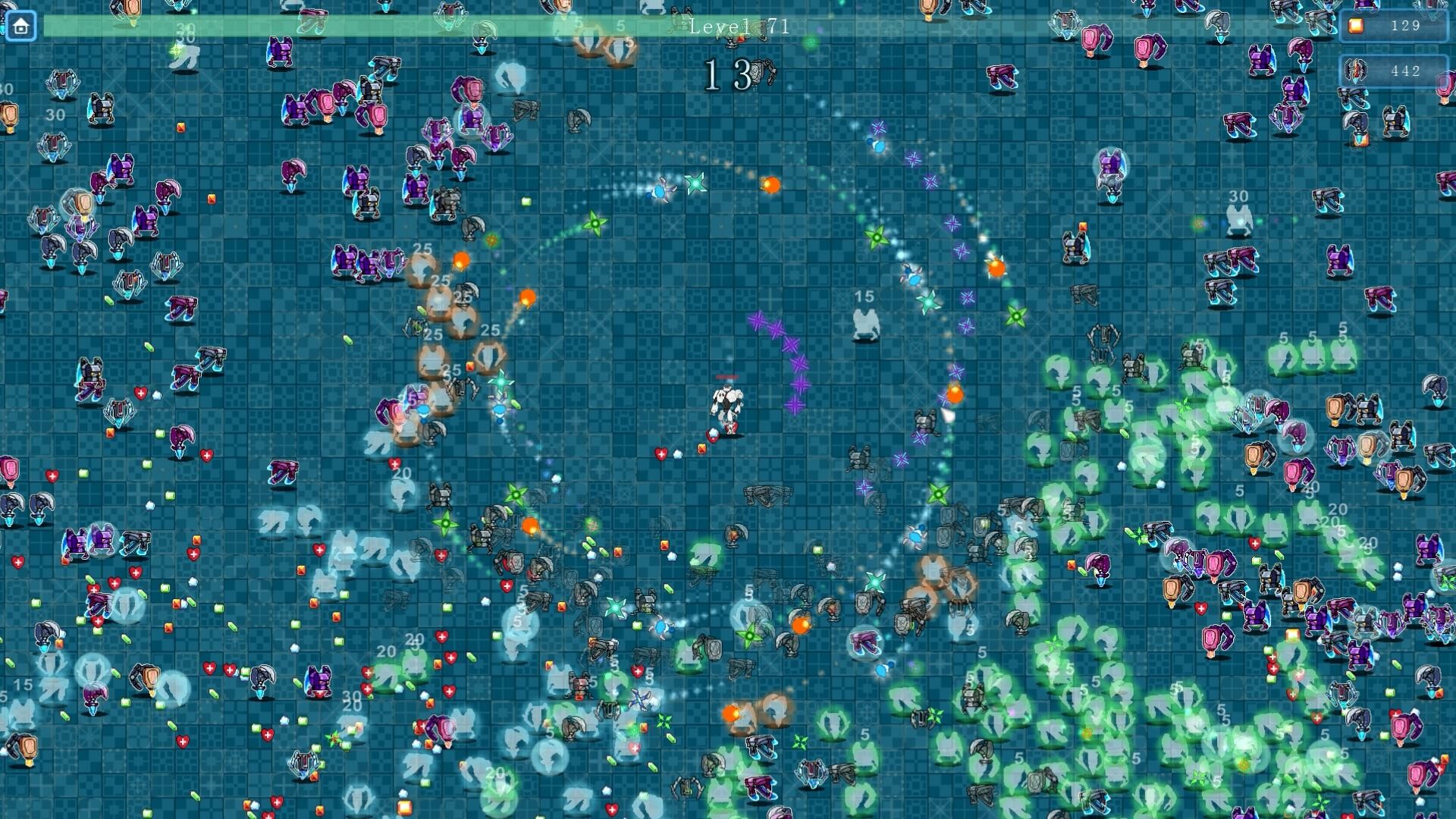Click a green shuriken projectile
Viewport: 1456px width, 819px height.
[595, 222]
